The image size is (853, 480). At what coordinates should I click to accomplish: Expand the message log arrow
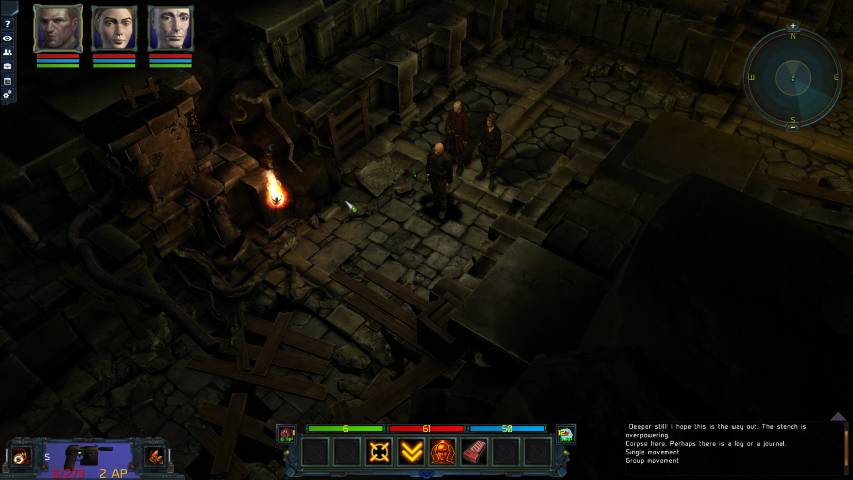point(838,417)
